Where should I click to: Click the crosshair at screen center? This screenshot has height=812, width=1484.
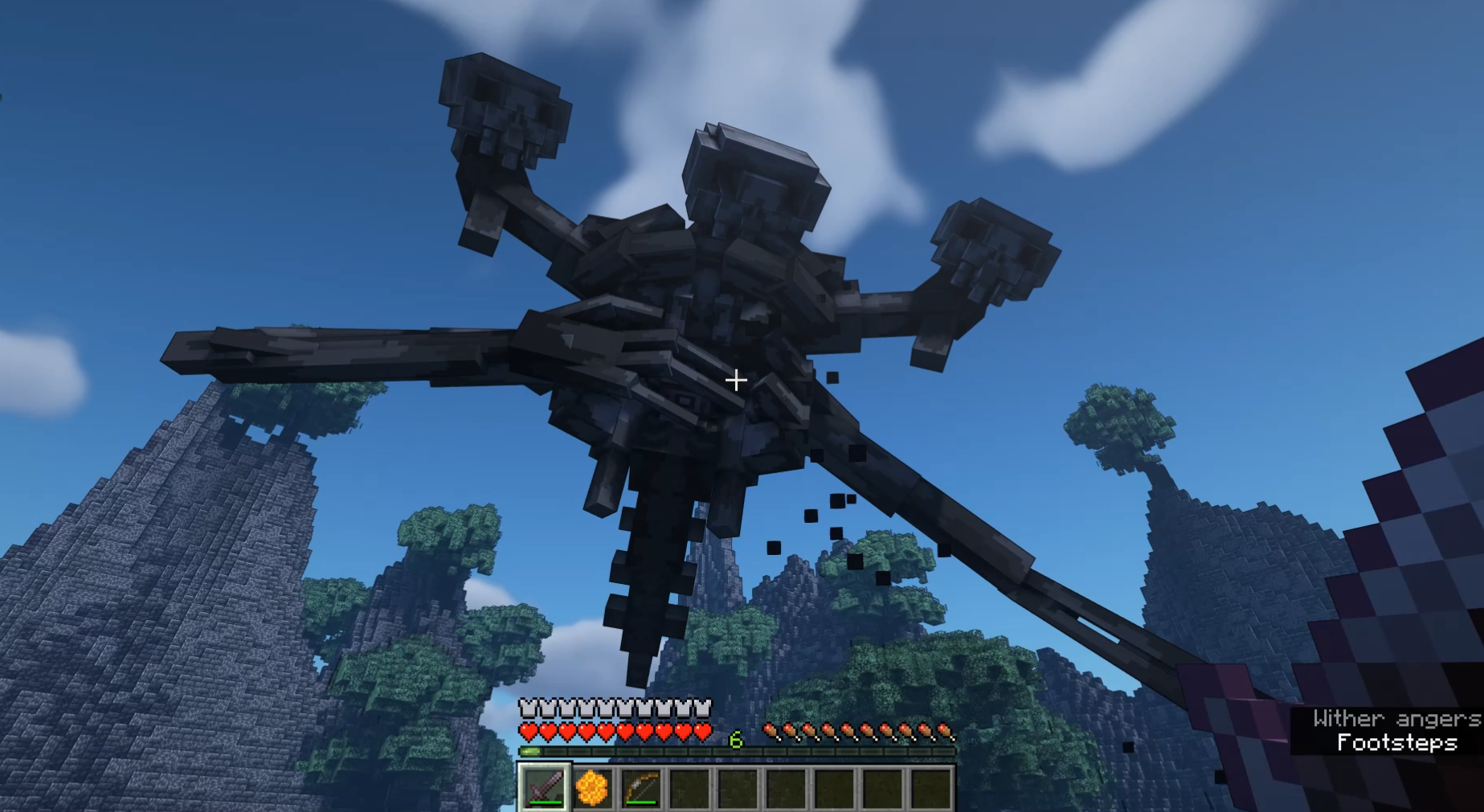tap(736, 379)
